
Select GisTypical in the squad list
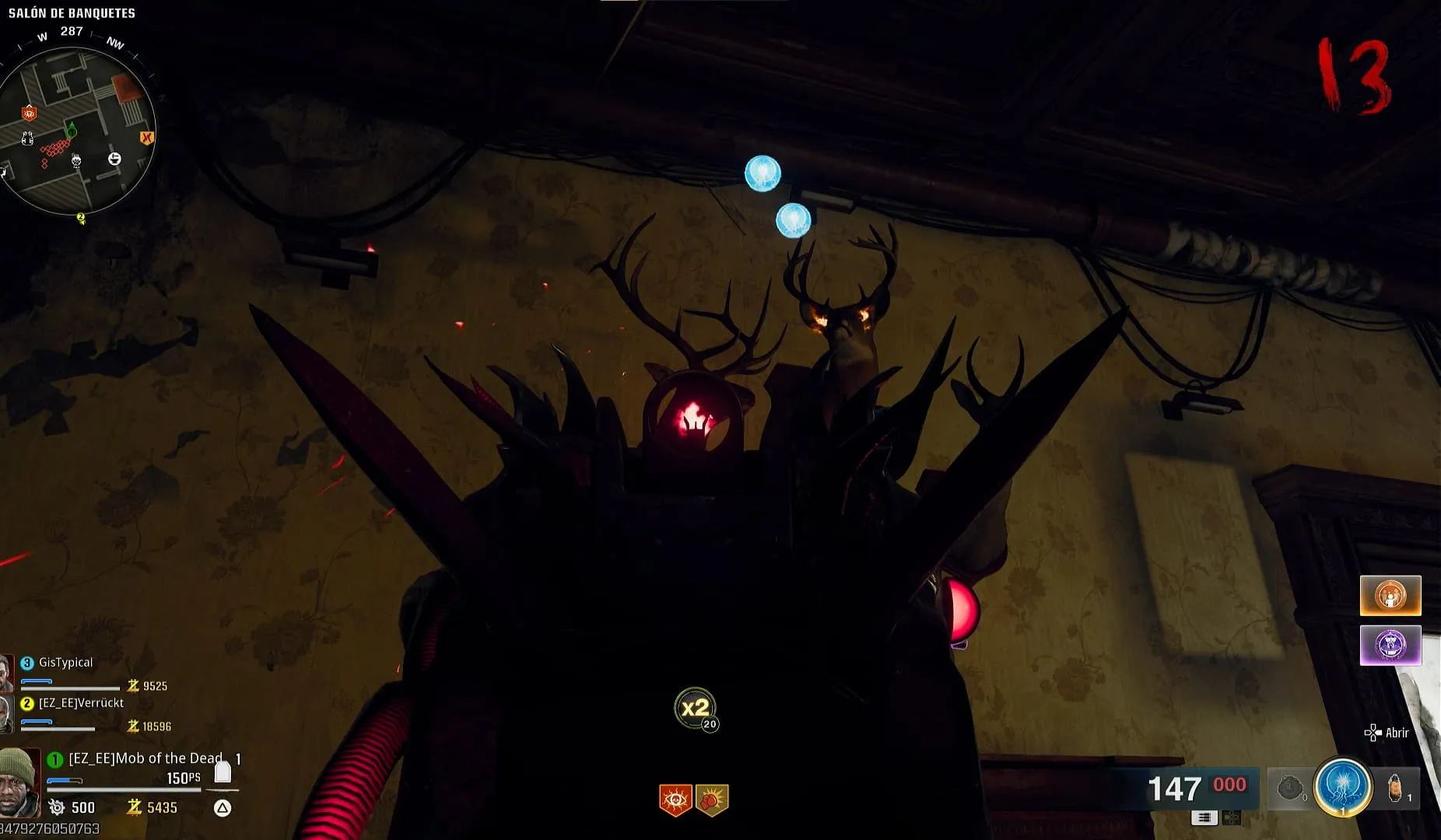65,663
